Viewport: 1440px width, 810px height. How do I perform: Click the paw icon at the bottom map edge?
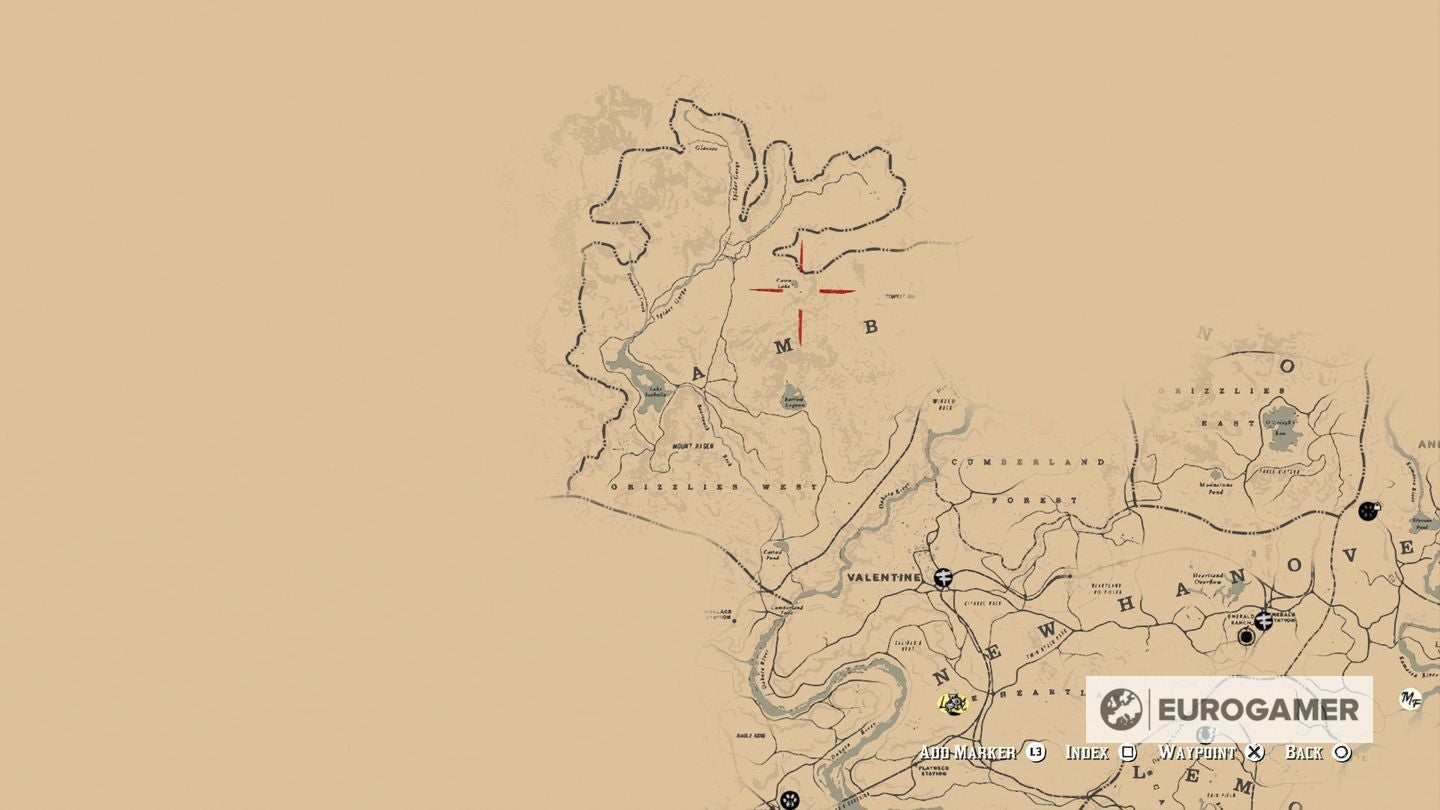[x=789, y=799]
